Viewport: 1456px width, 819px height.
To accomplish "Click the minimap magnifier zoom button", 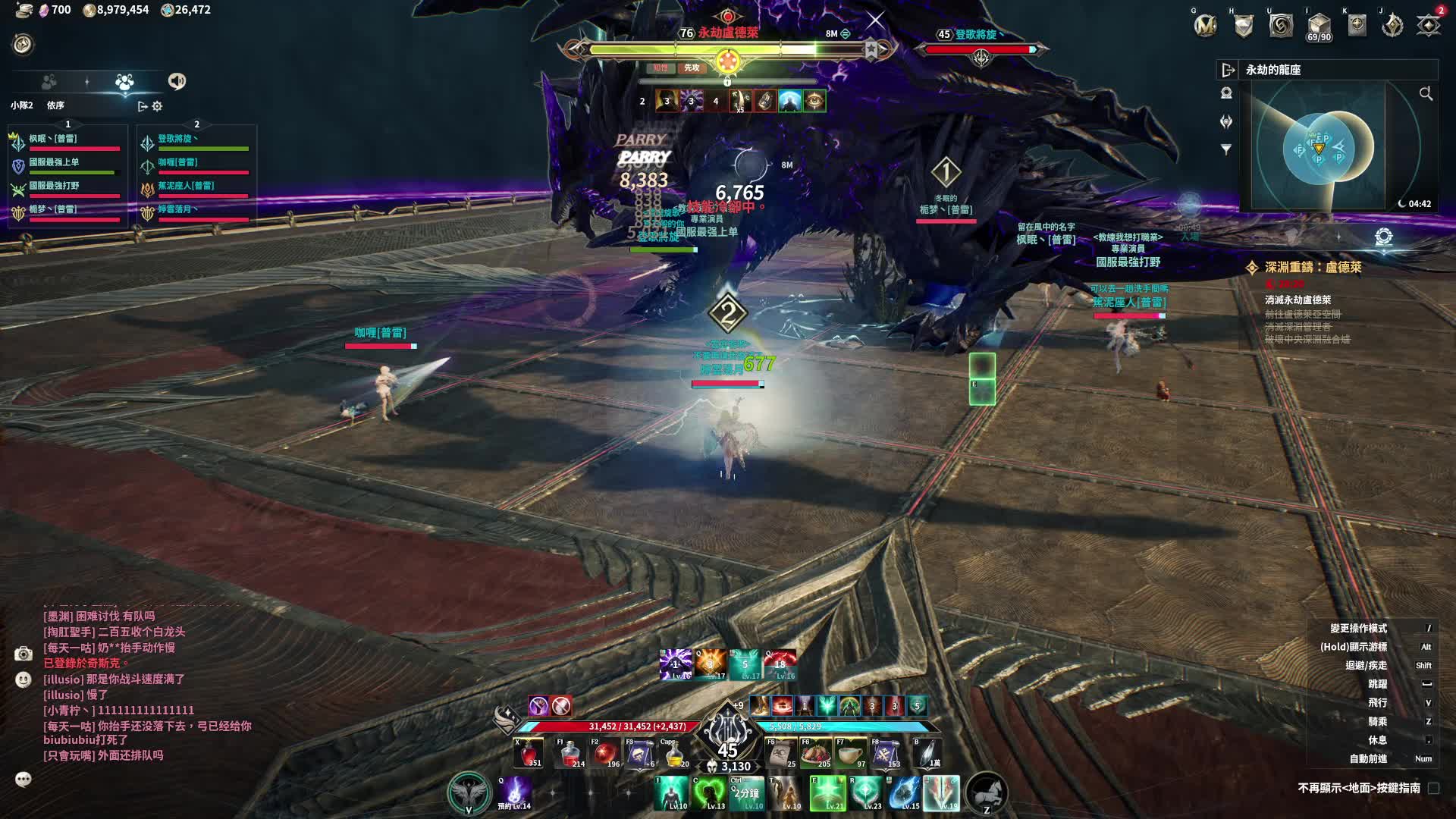I will click(x=1426, y=93).
